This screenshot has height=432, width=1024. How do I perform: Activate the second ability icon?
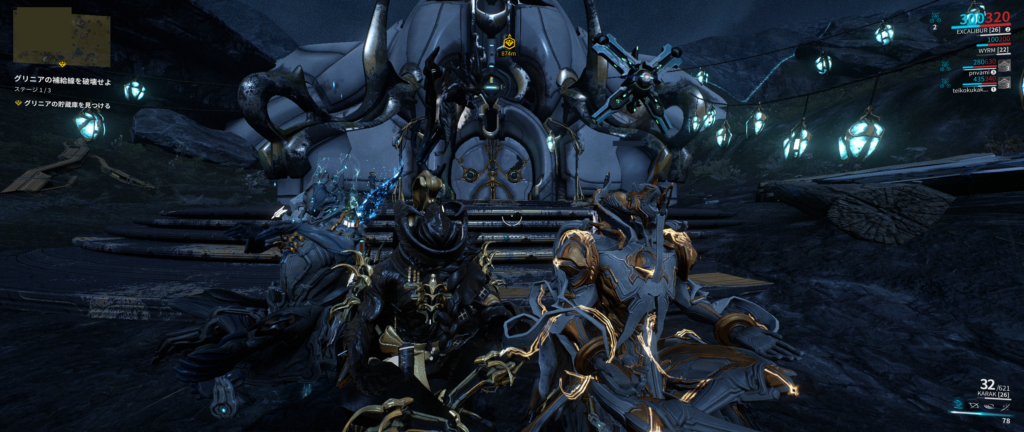974,405
